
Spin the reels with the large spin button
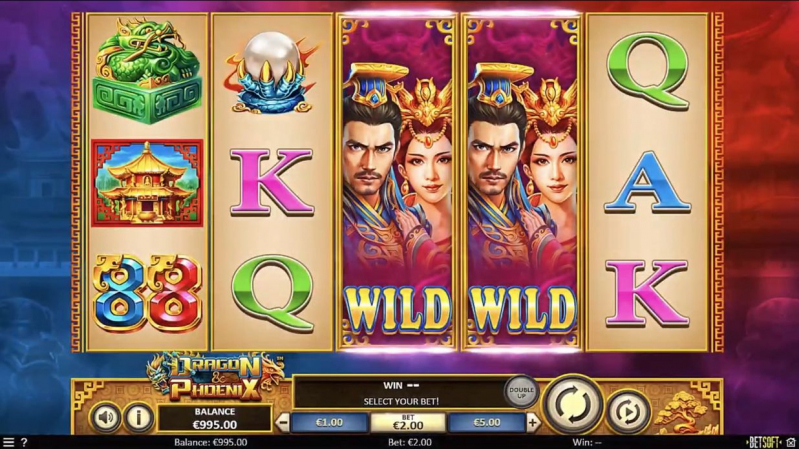click(574, 403)
